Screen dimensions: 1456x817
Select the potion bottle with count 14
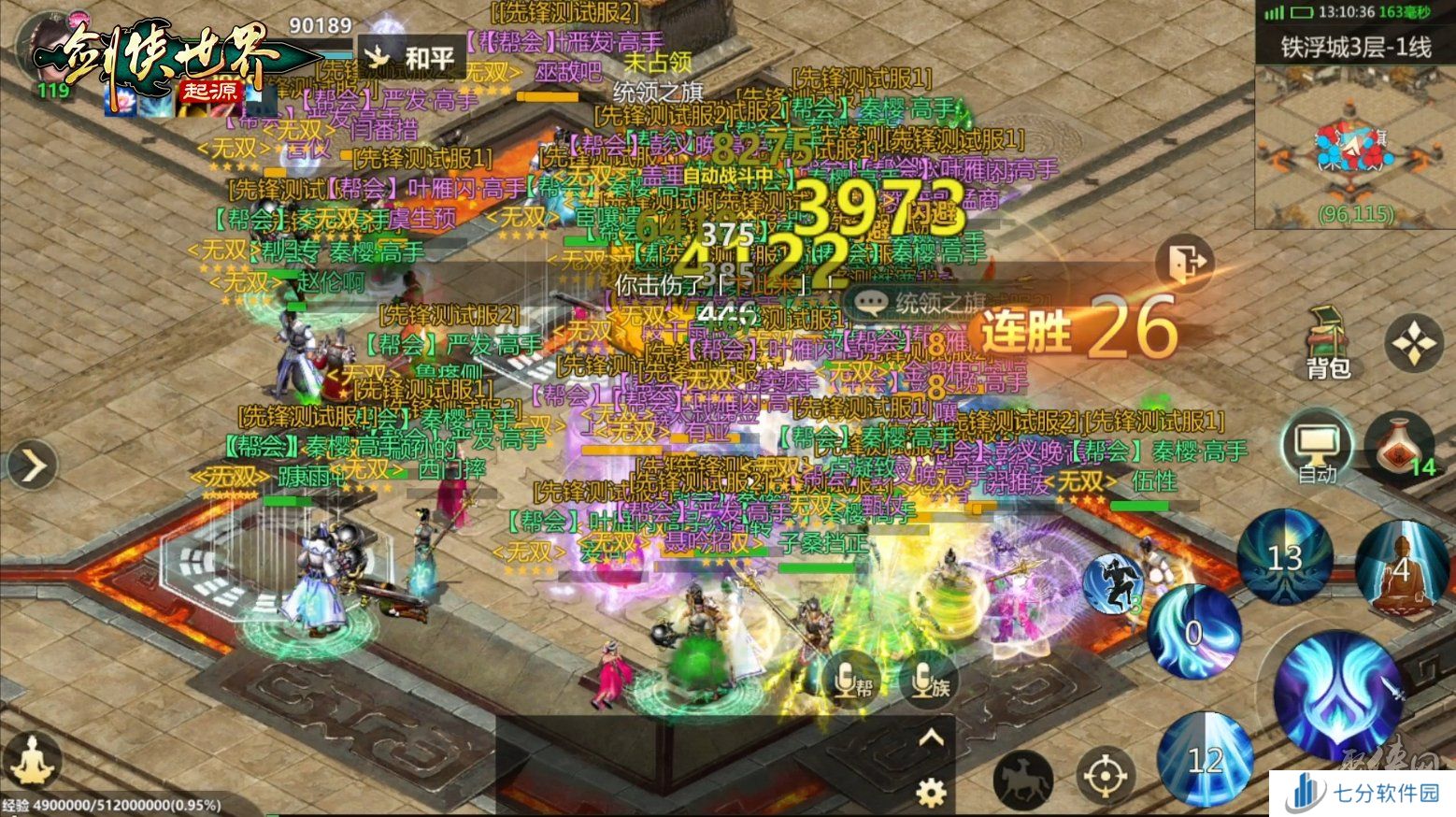click(x=1398, y=447)
